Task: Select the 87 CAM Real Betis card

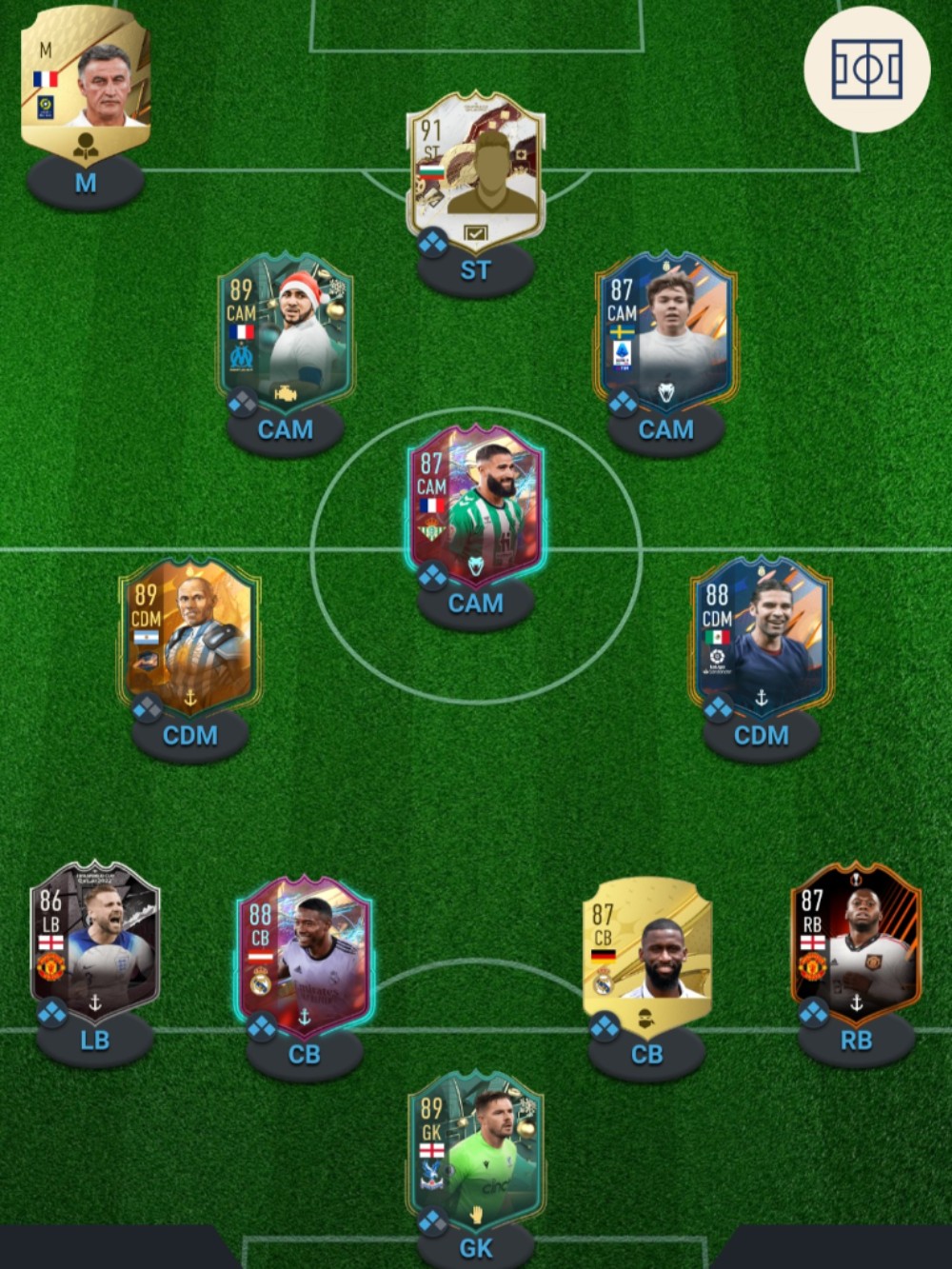Action: point(476,505)
